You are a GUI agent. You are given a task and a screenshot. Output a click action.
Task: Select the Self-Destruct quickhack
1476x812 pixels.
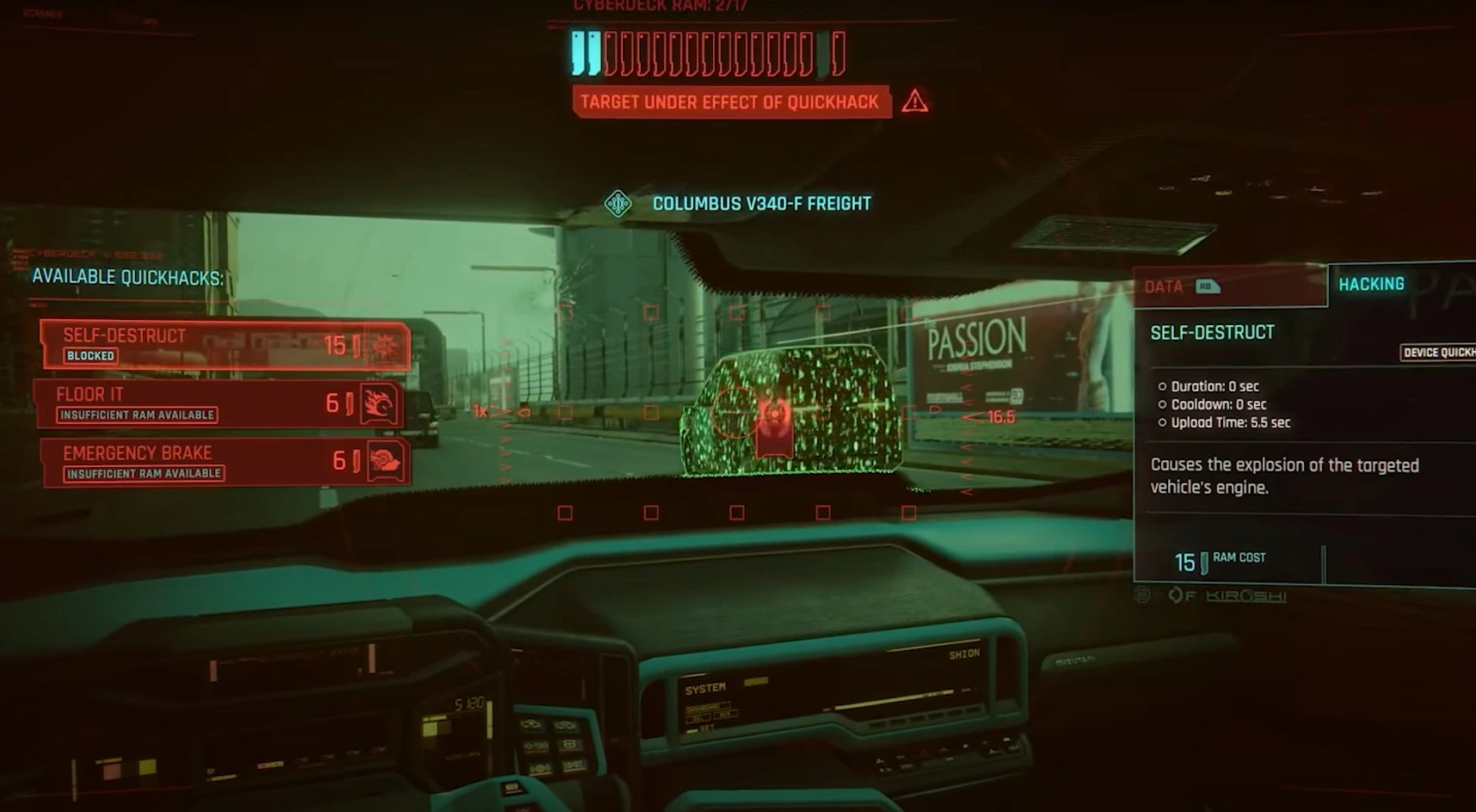tap(224, 345)
